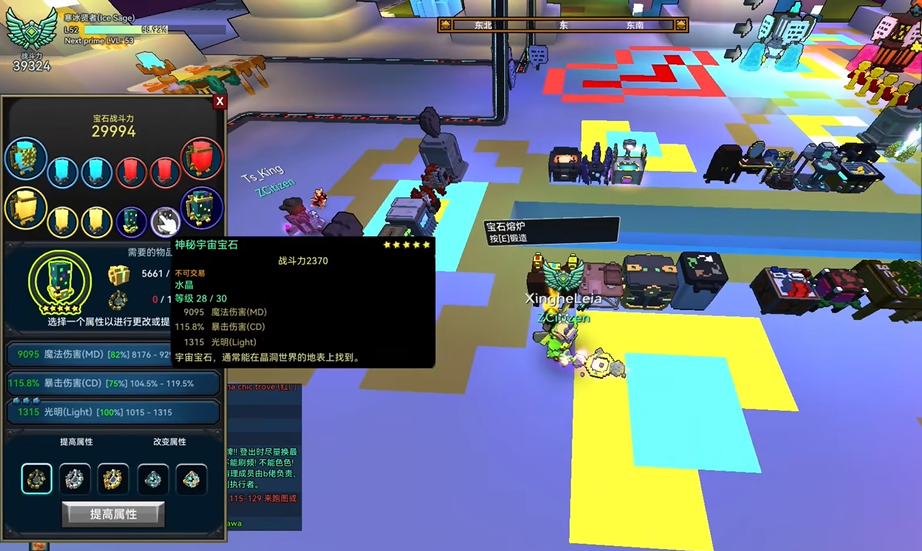Open the large cosmic empowered gem slot

point(201,208)
